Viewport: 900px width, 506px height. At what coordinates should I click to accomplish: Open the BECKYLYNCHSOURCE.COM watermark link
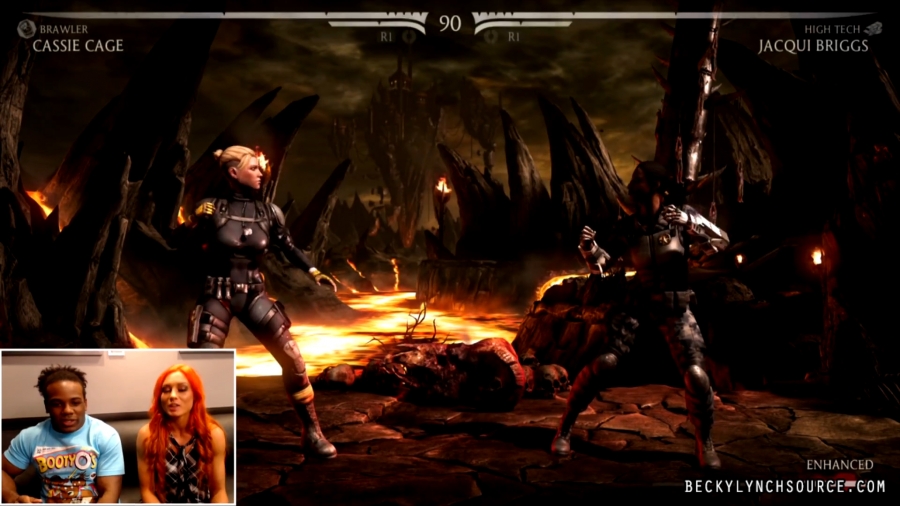pyautogui.click(x=785, y=486)
